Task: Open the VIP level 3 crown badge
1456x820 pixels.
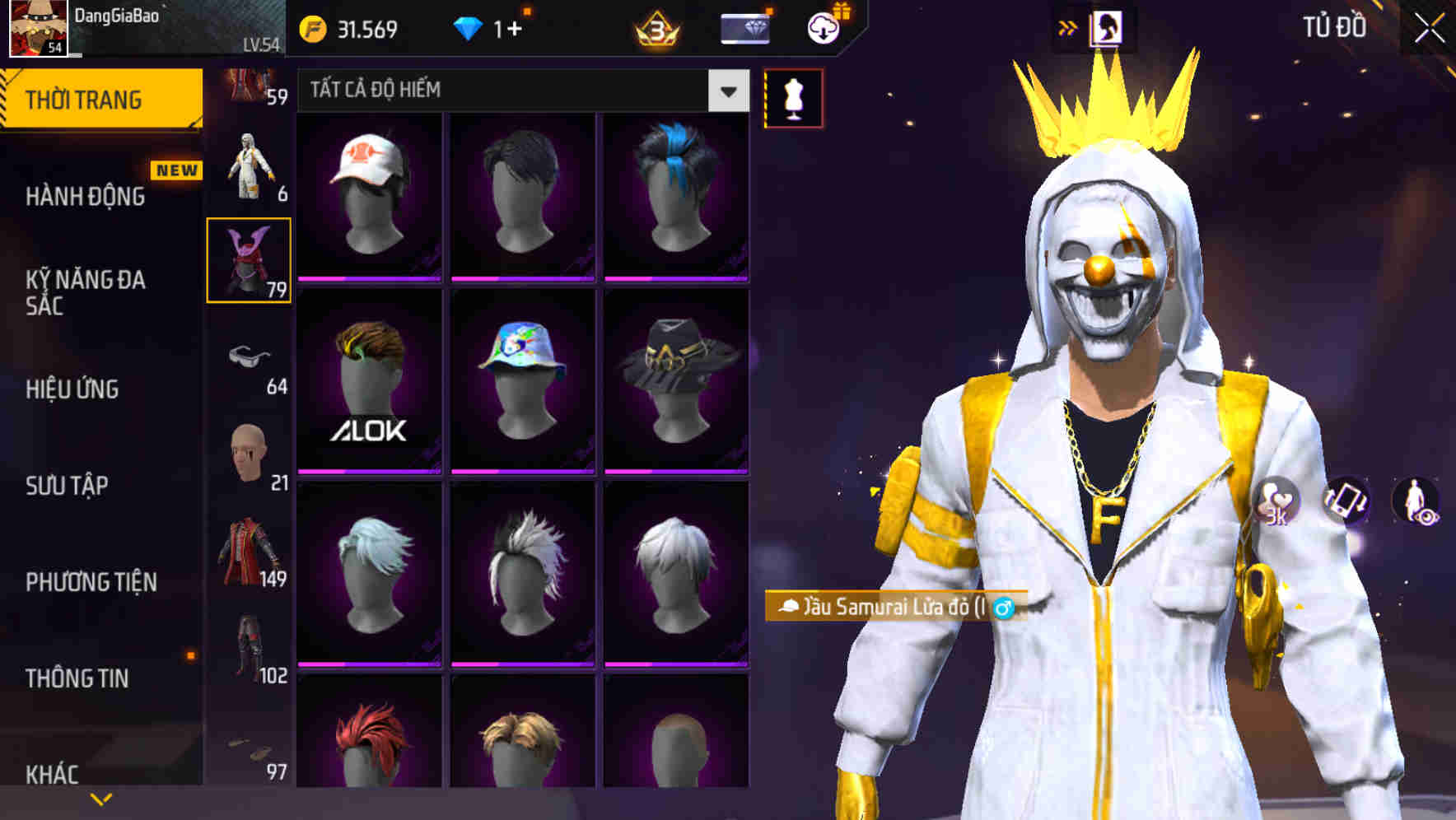Action: click(658, 28)
